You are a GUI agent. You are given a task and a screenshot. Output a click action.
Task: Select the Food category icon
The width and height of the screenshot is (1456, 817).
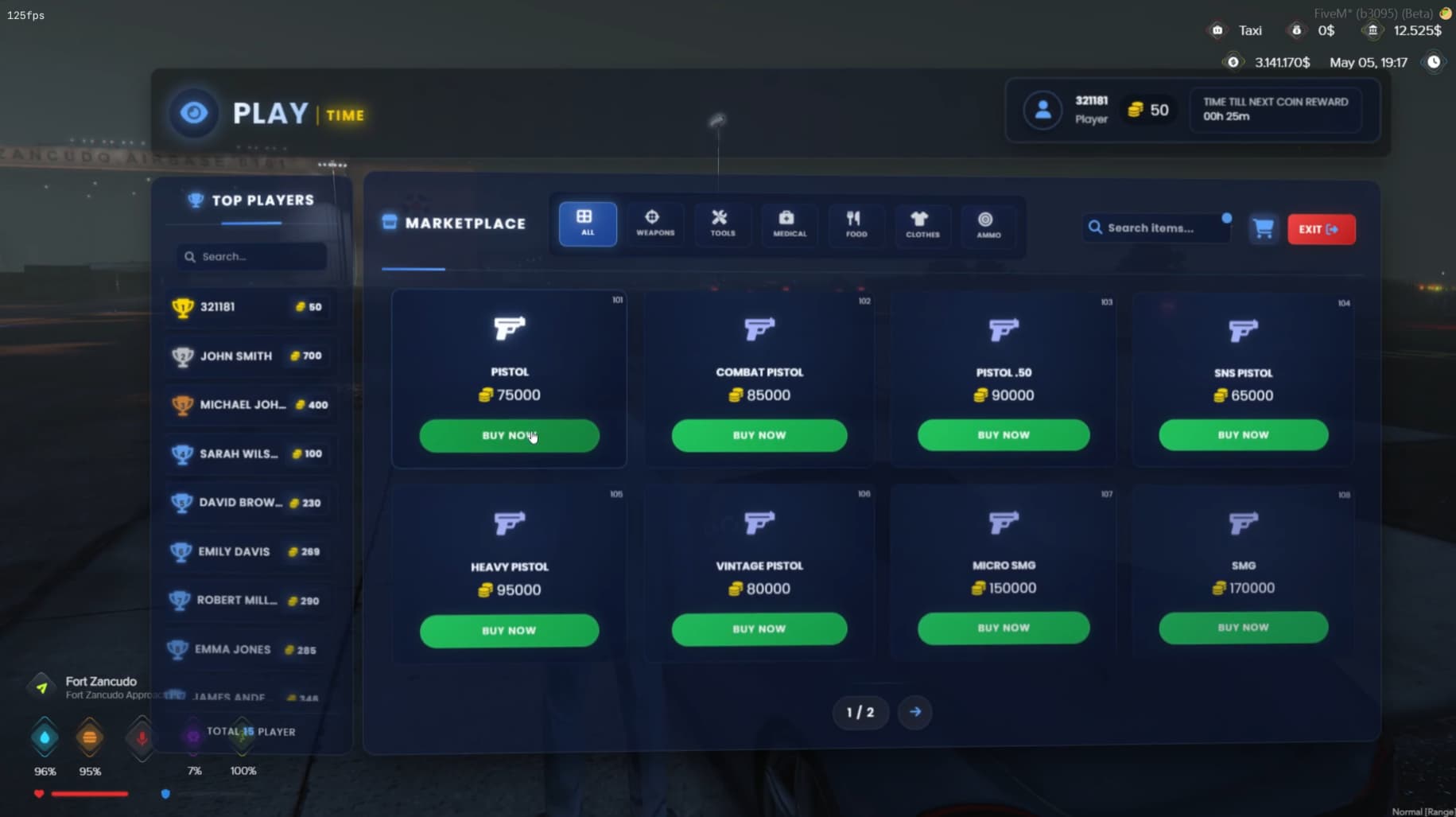click(x=855, y=225)
